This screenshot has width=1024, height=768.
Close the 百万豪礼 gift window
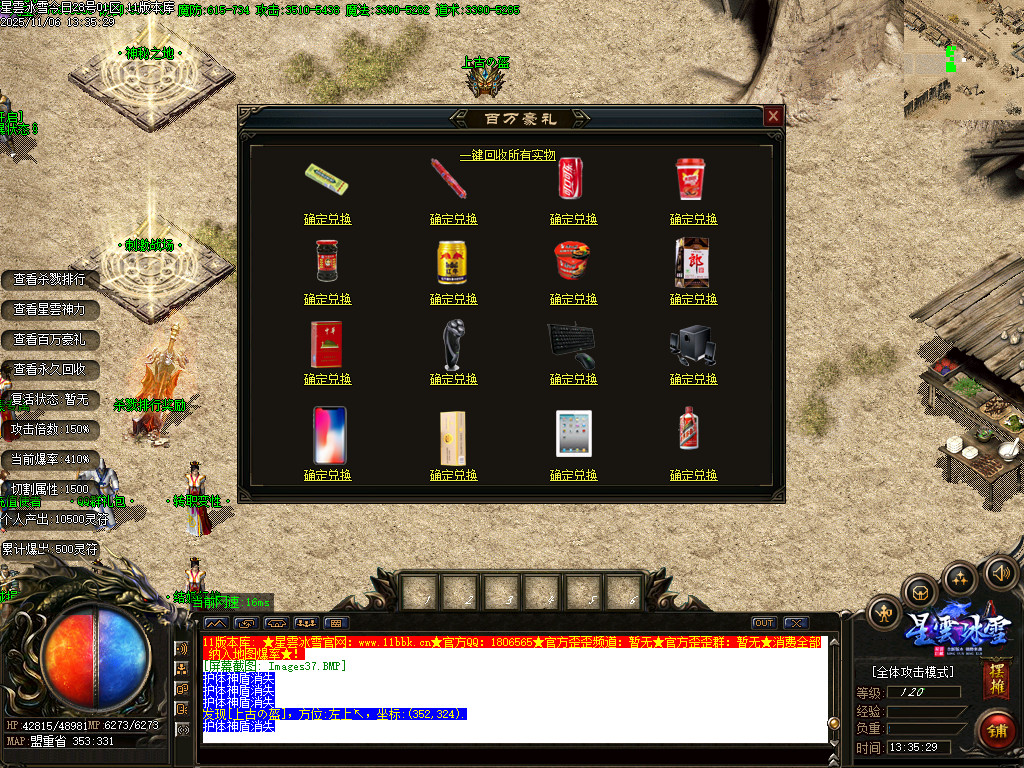click(773, 116)
